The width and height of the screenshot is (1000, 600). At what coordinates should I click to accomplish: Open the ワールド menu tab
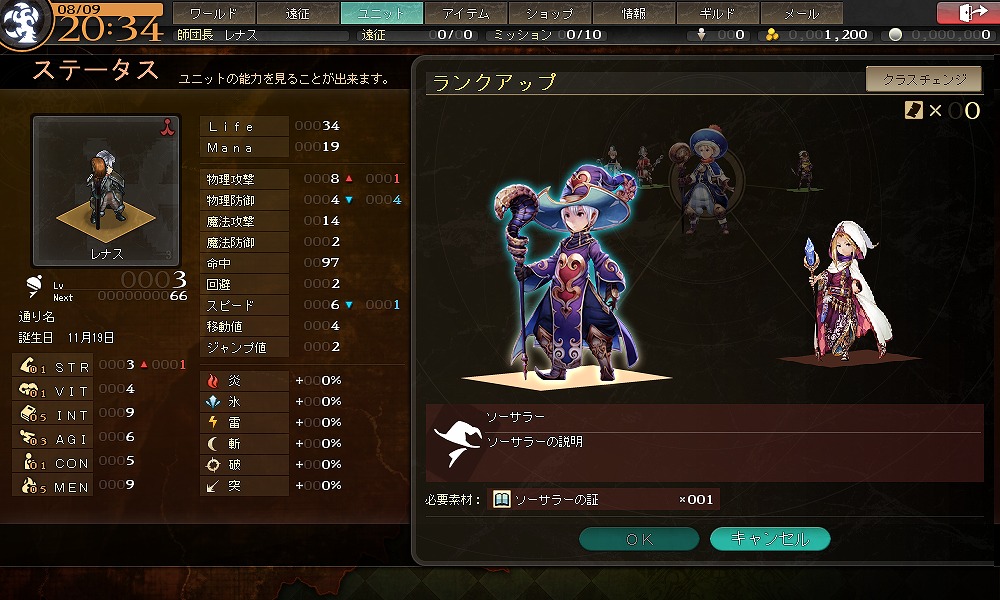tap(214, 14)
